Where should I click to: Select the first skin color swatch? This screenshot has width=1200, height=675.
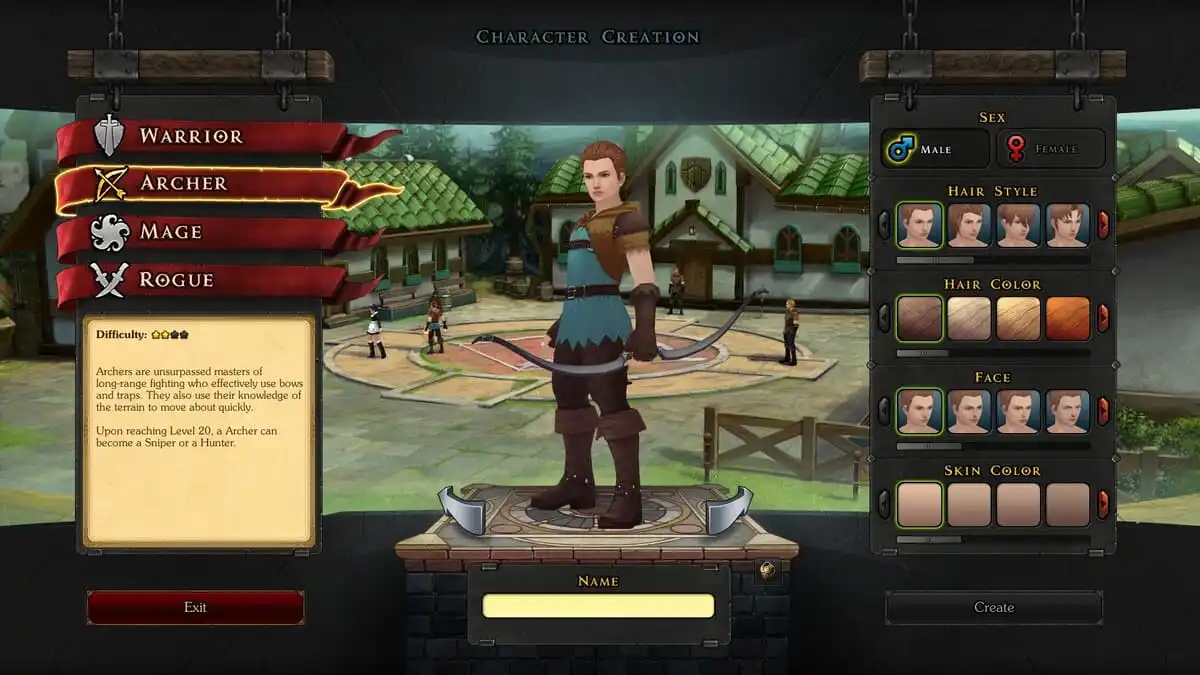919,504
